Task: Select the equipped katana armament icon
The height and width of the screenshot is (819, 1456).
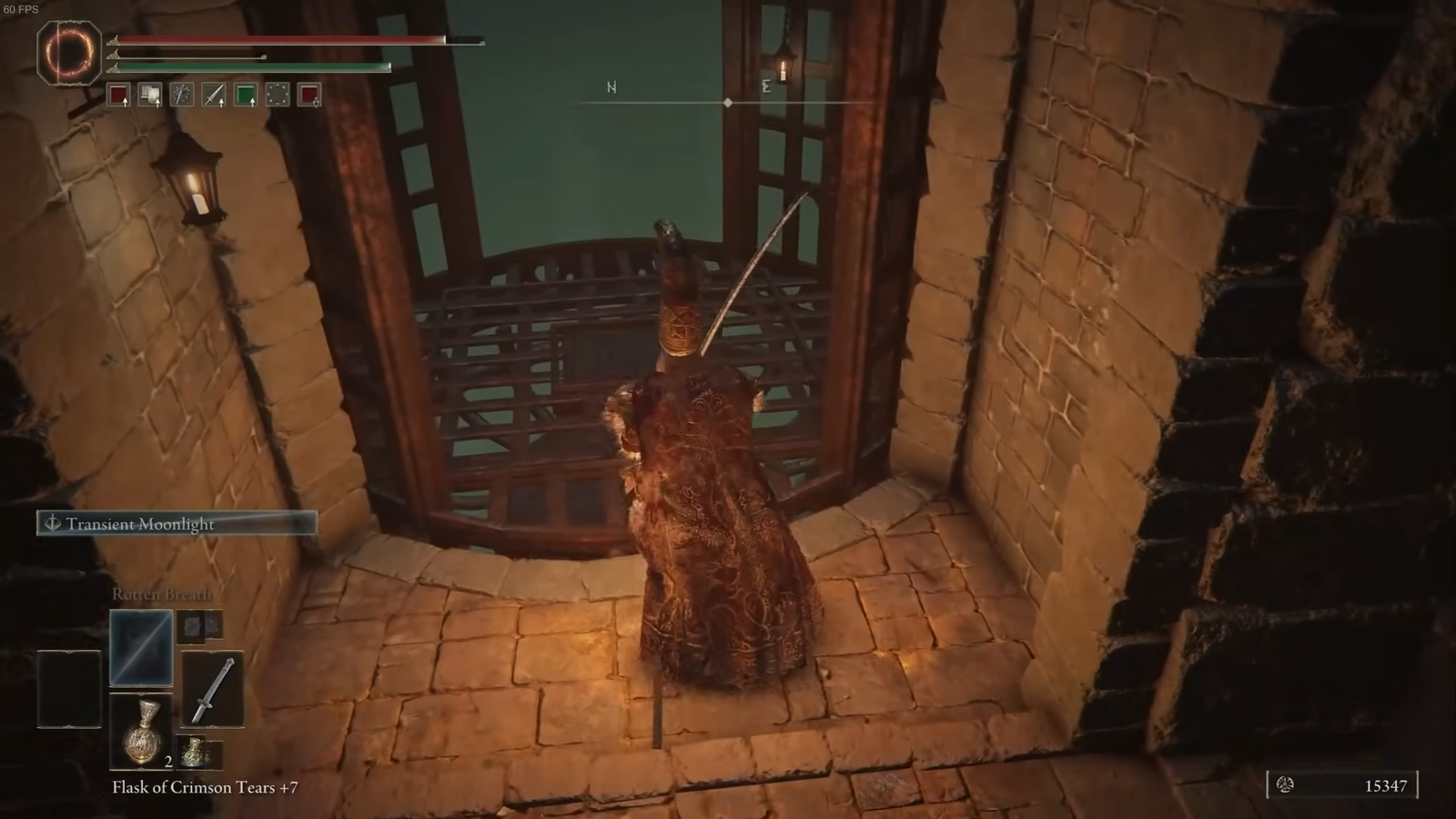Action: click(x=214, y=689)
